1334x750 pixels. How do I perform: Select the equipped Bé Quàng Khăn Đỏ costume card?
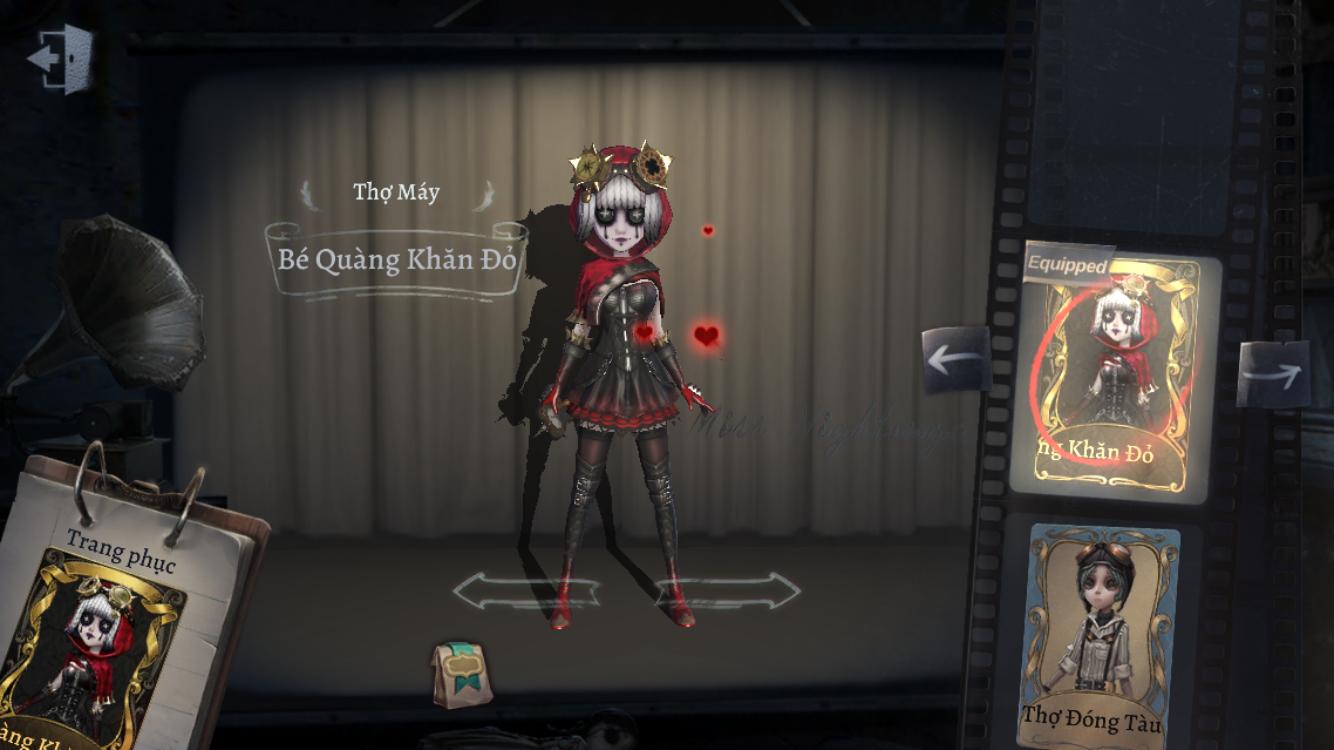coord(1114,376)
